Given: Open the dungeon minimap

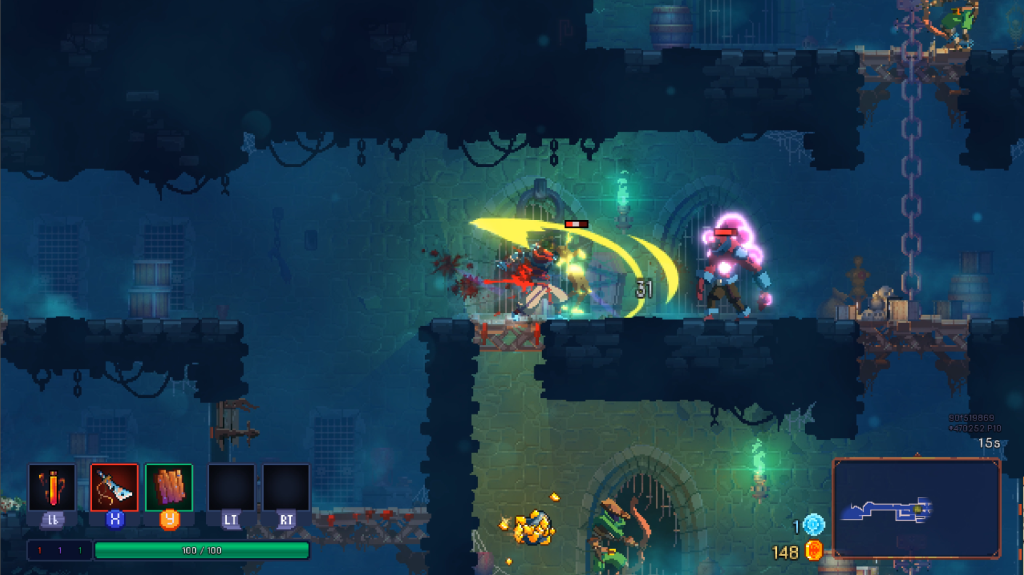Looking at the screenshot, I should [915, 508].
